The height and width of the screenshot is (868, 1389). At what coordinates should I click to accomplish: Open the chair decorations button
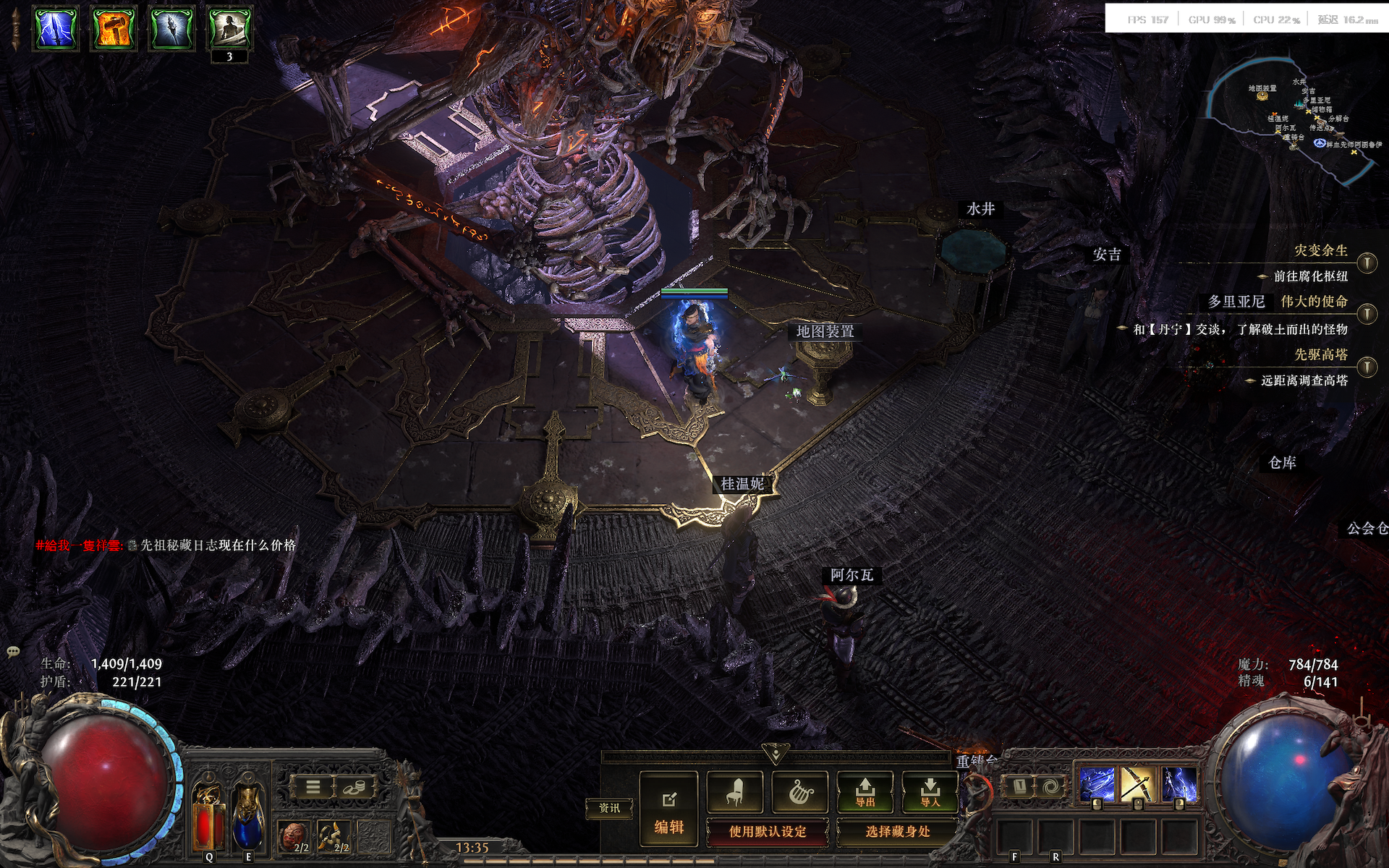[x=734, y=791]
